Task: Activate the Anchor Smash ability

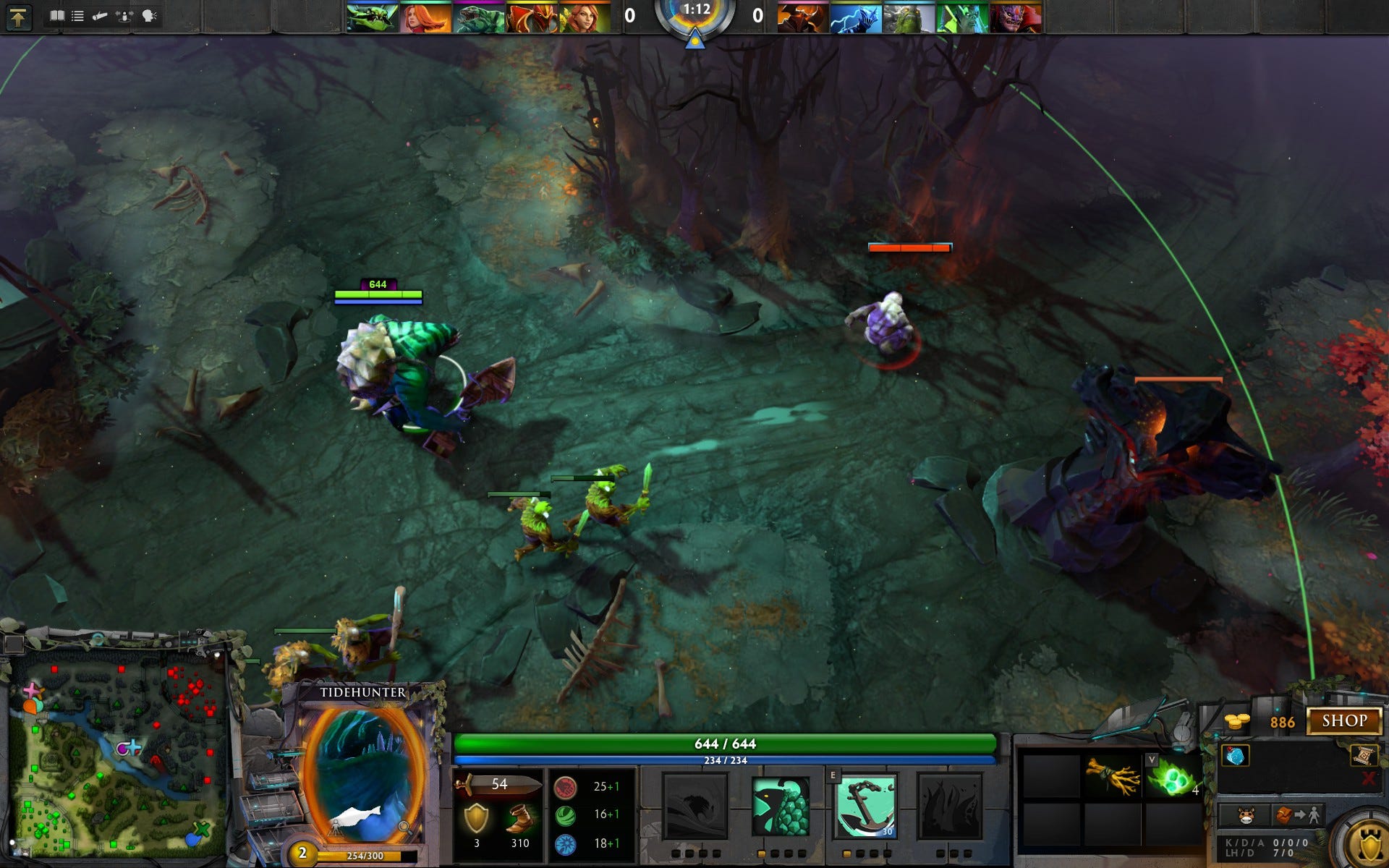Action: (x=865, y=805)
